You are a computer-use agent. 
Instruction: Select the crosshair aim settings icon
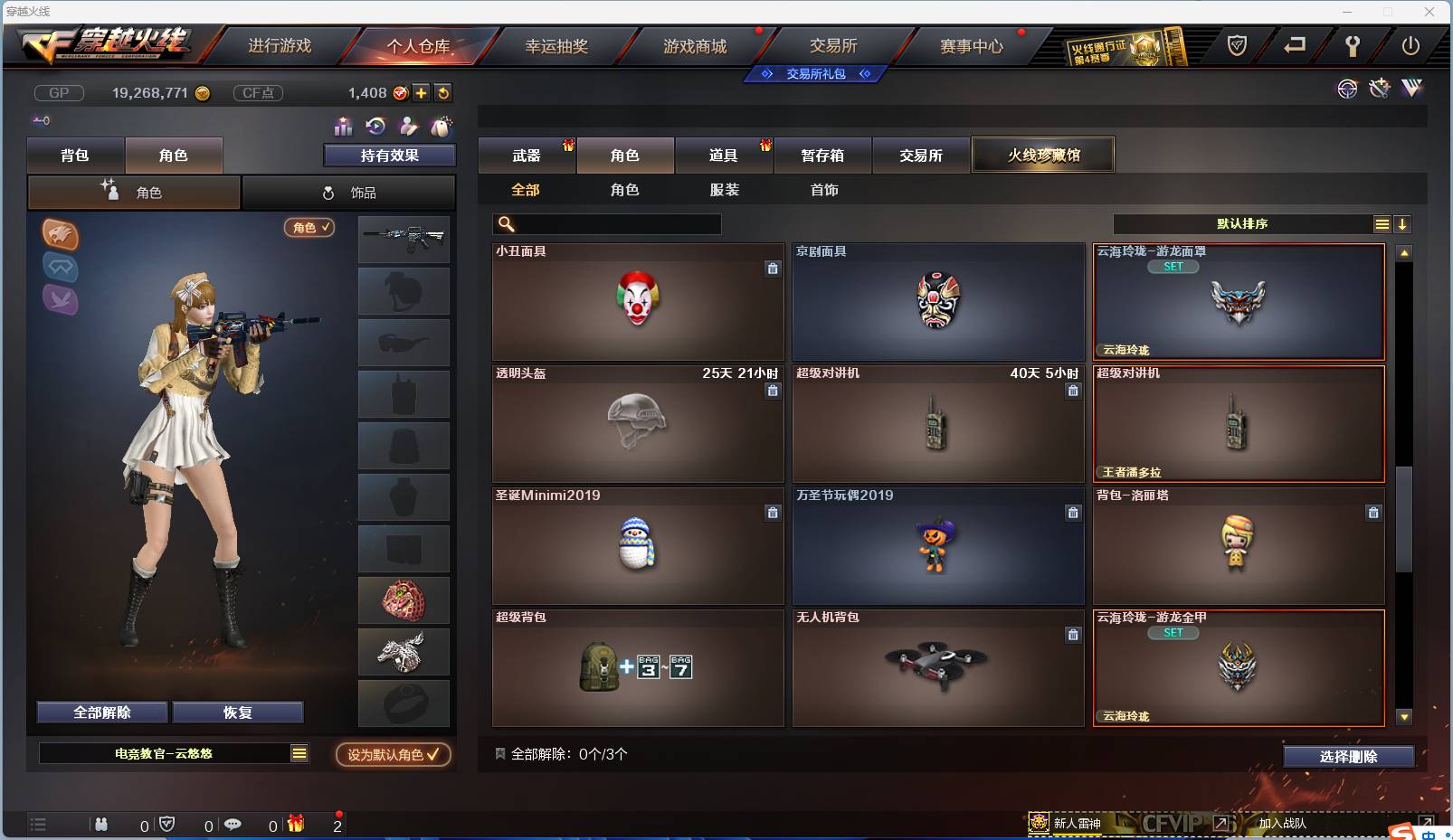[1347, 89]
